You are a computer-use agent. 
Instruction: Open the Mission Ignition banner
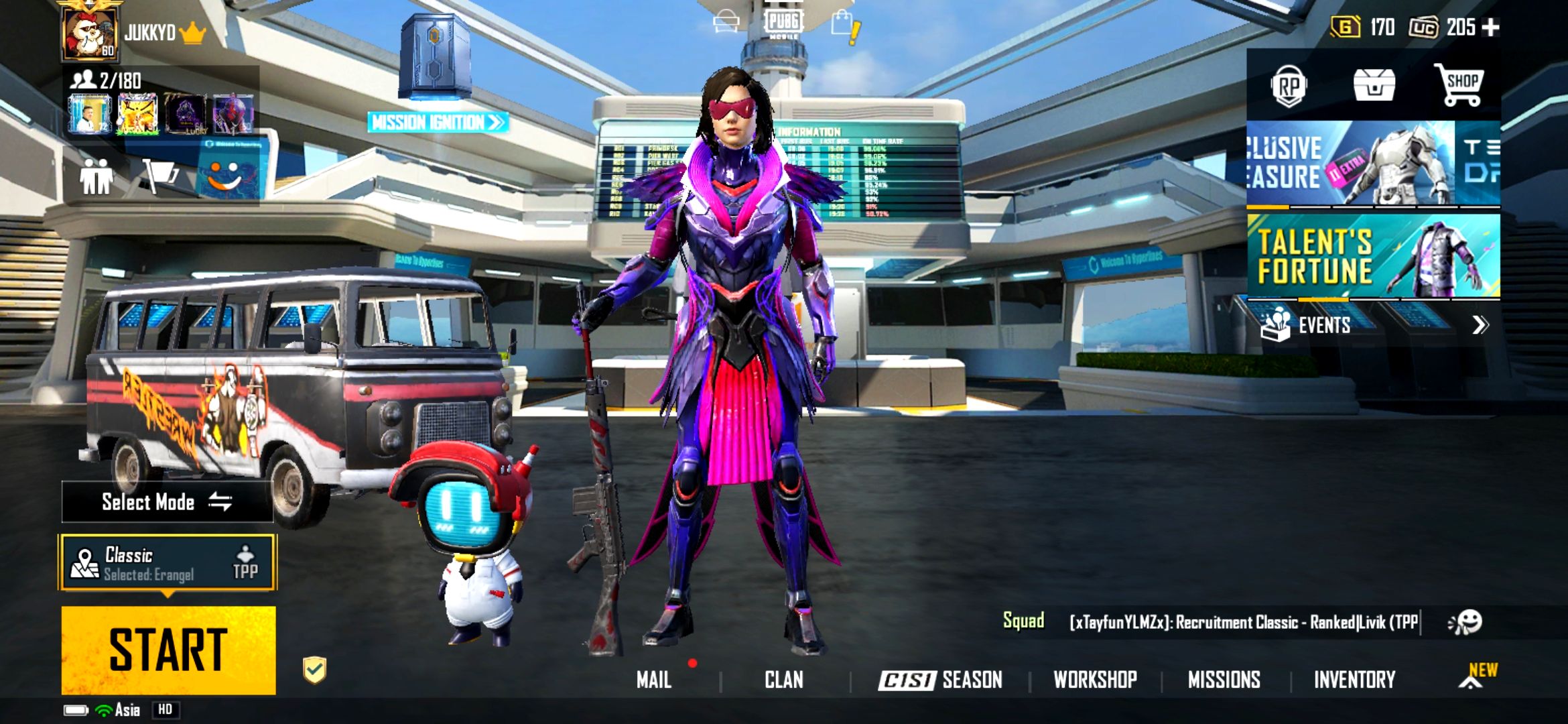[x=437, y=122]
